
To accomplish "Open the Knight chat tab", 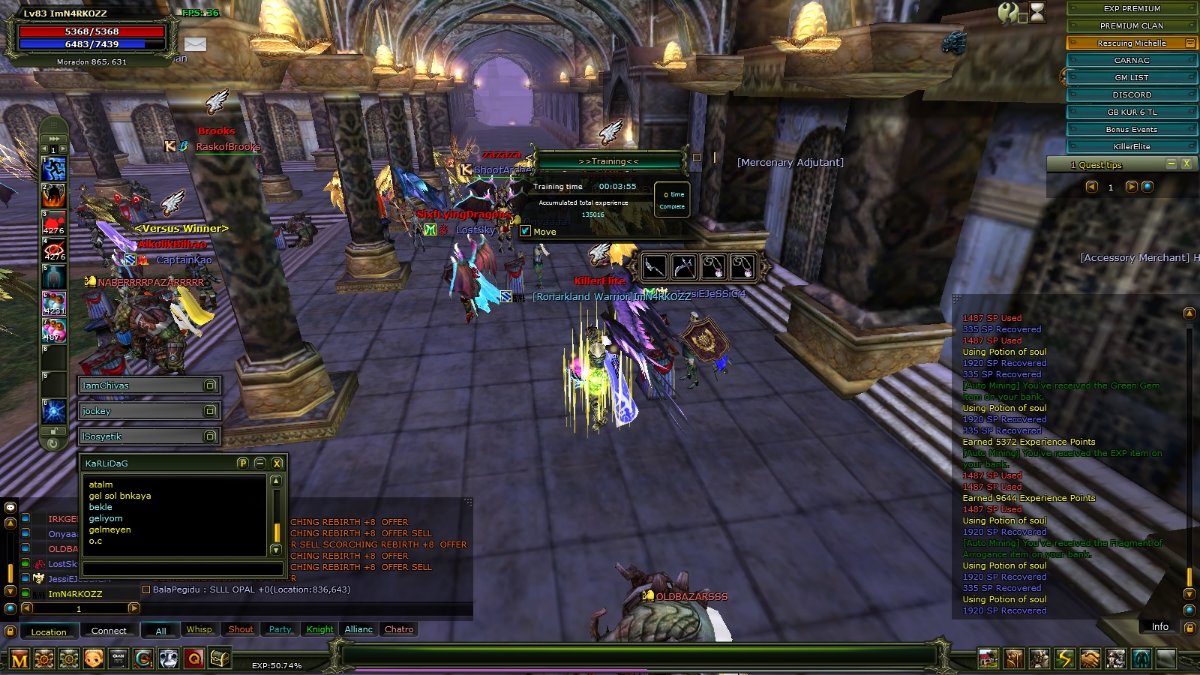I will point(320,630).
